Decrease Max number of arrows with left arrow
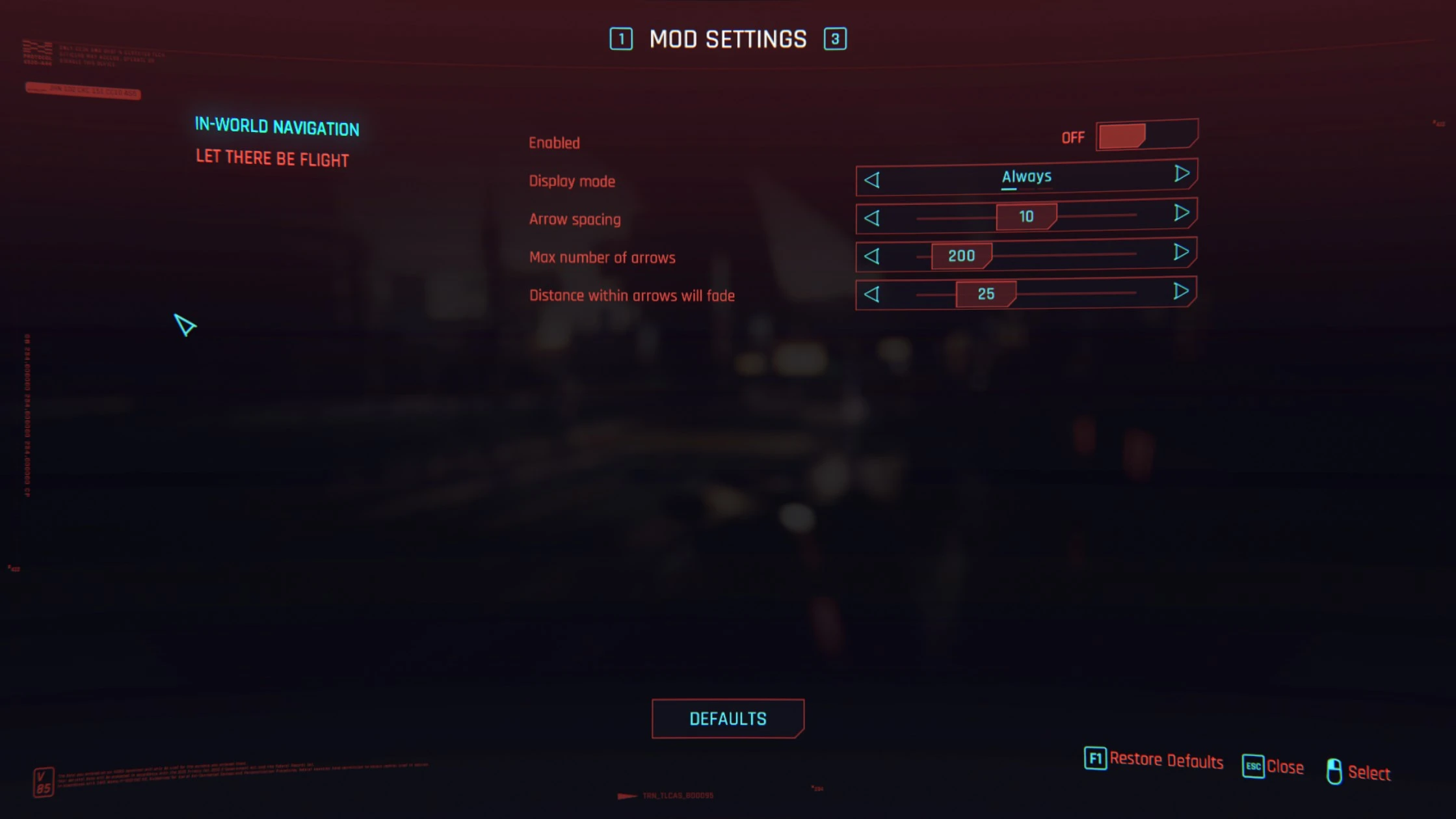This screenshot has width=1456, height=819. [872, 256]
